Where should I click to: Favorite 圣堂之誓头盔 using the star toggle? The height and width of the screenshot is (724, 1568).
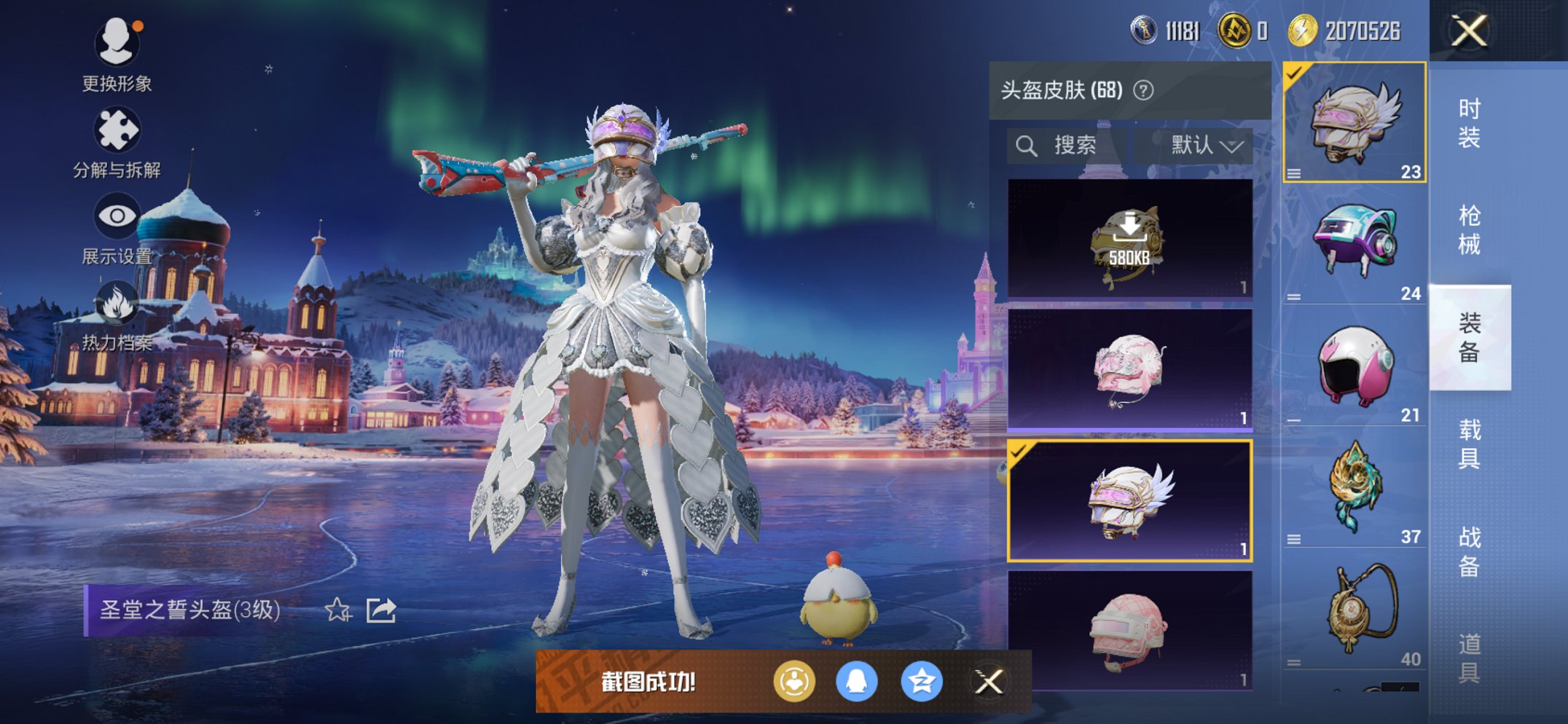337,610
